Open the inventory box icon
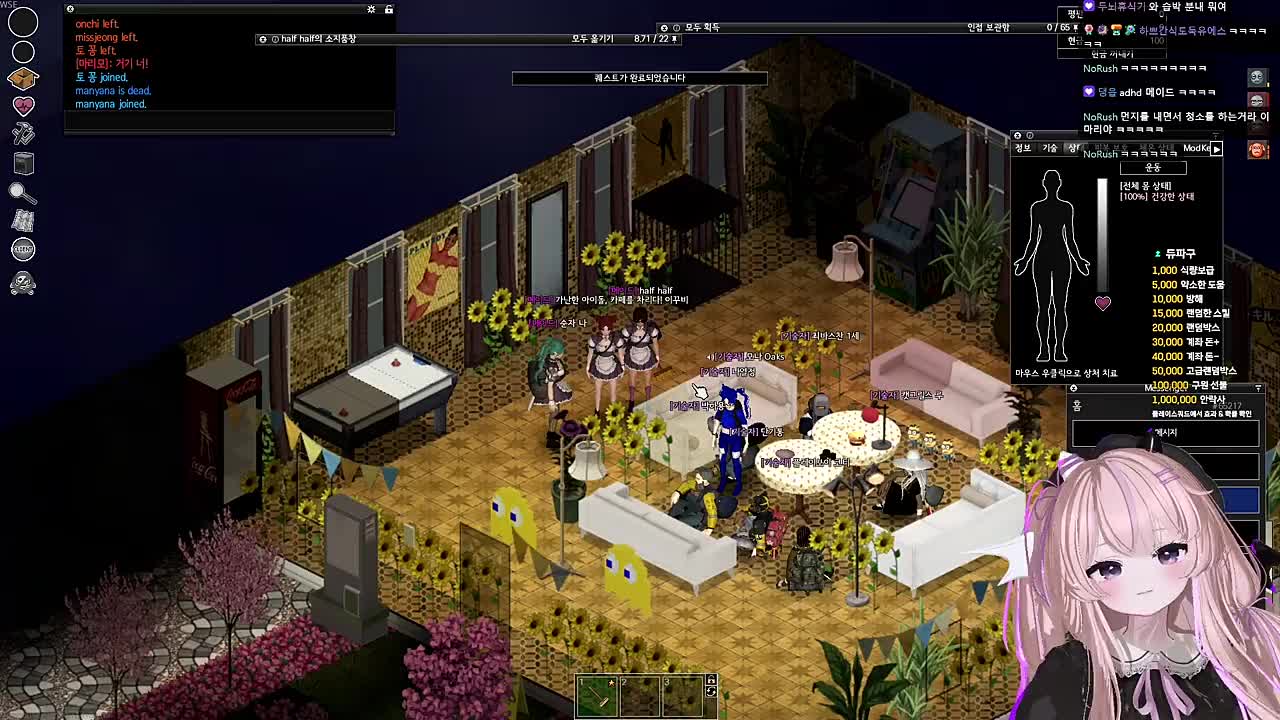The height and width of the screenshot is (720, 1280). point(23,78)
